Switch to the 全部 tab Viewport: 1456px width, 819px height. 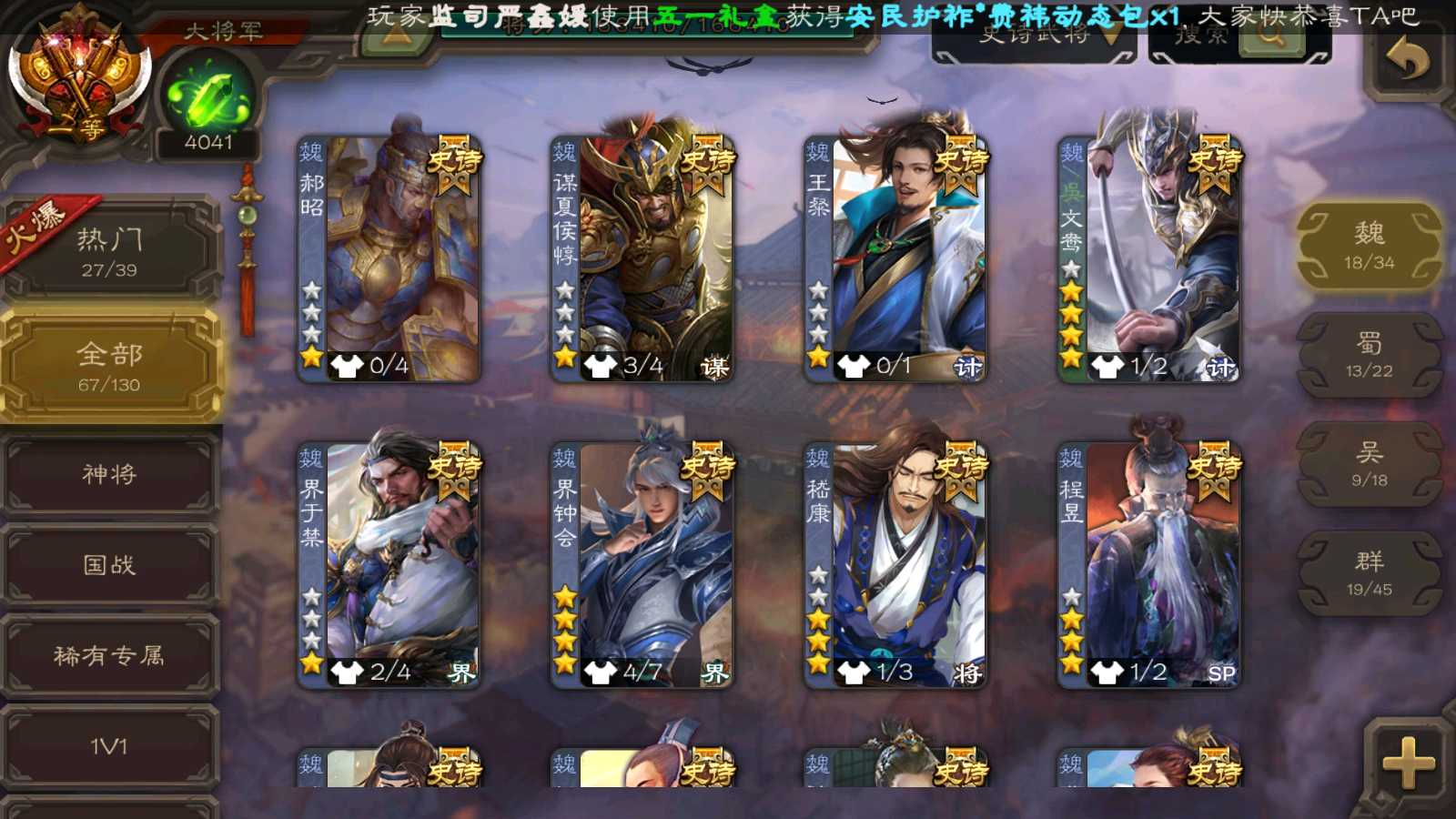pos(109,366)
